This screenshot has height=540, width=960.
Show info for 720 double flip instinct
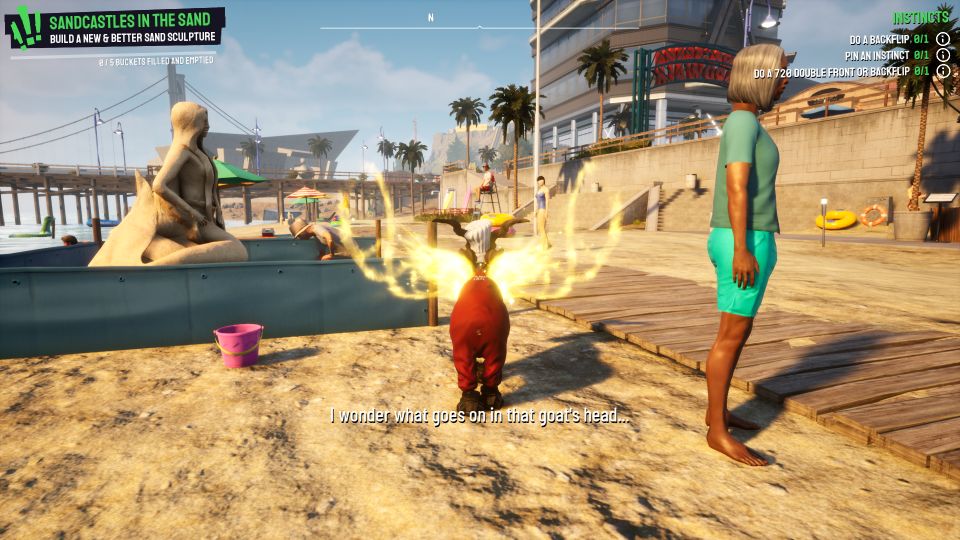(942, 72)
